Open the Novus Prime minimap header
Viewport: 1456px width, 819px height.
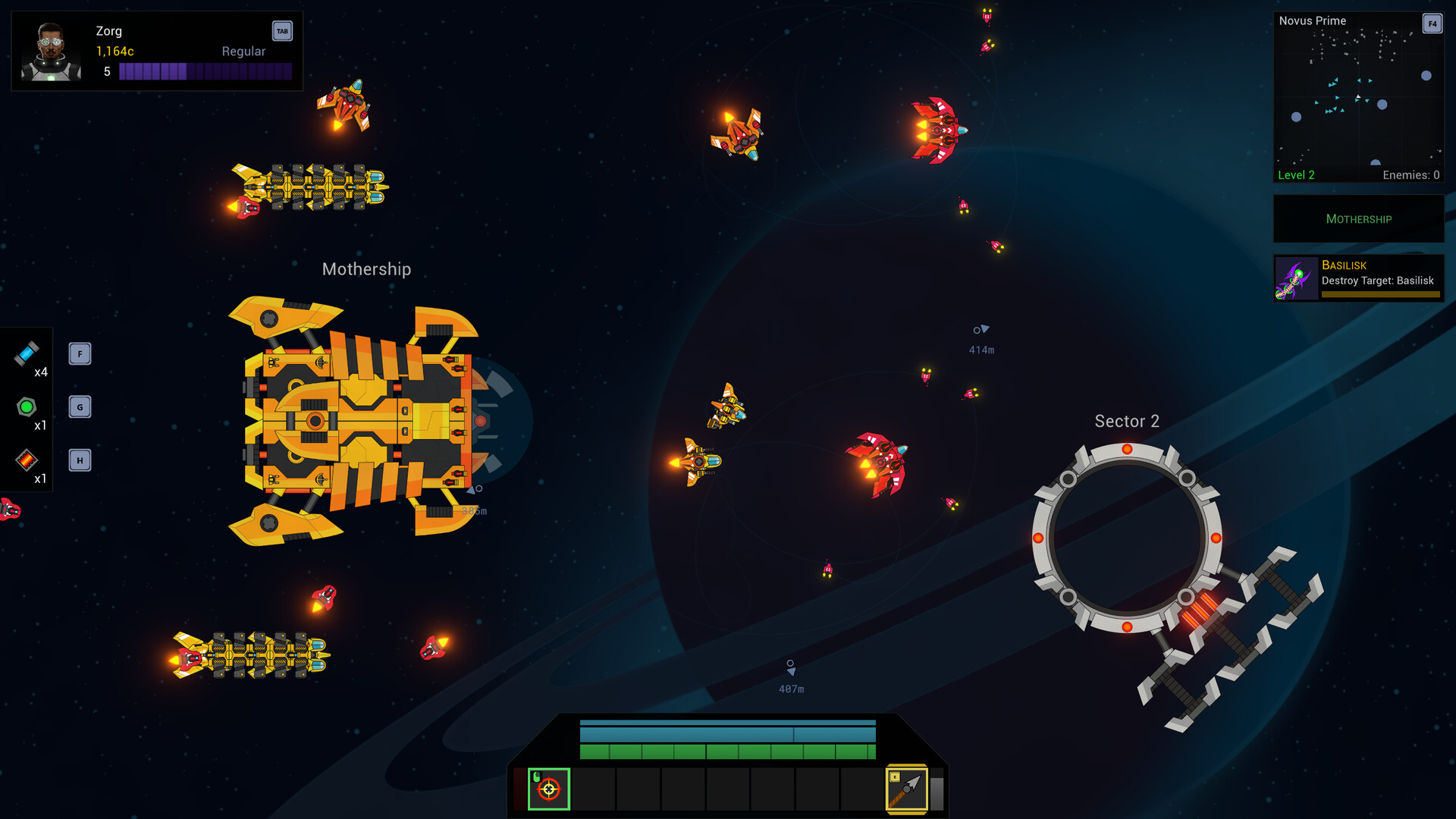(1312, 20)
